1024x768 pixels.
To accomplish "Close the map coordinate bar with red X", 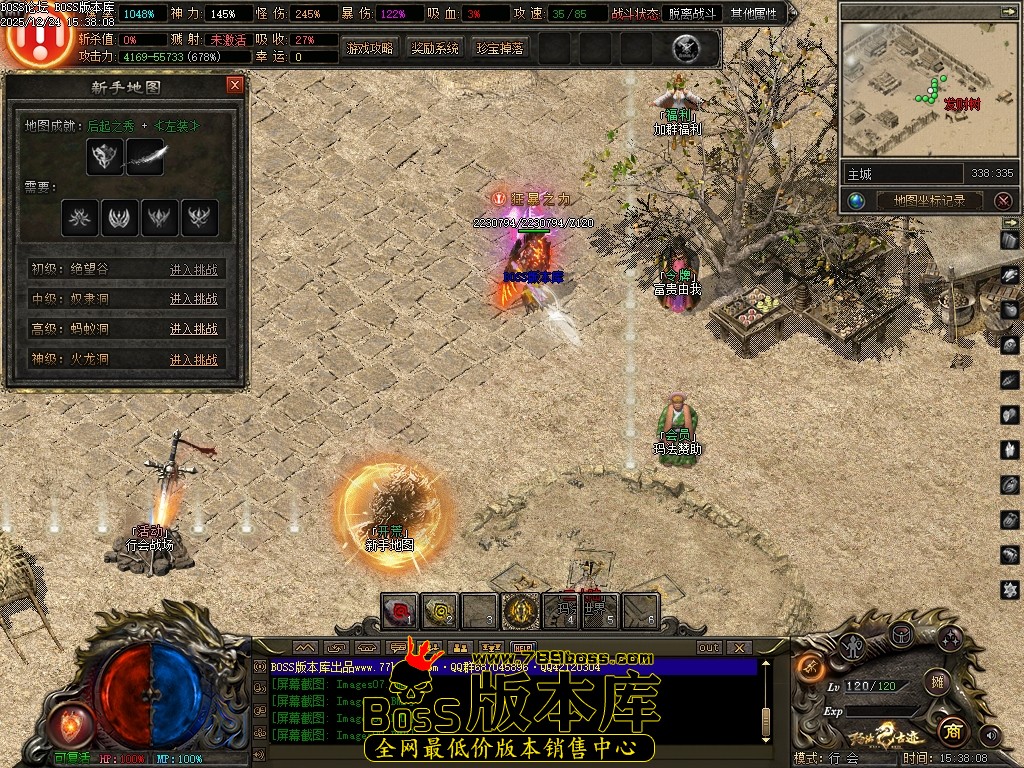I will (1003, 200).
